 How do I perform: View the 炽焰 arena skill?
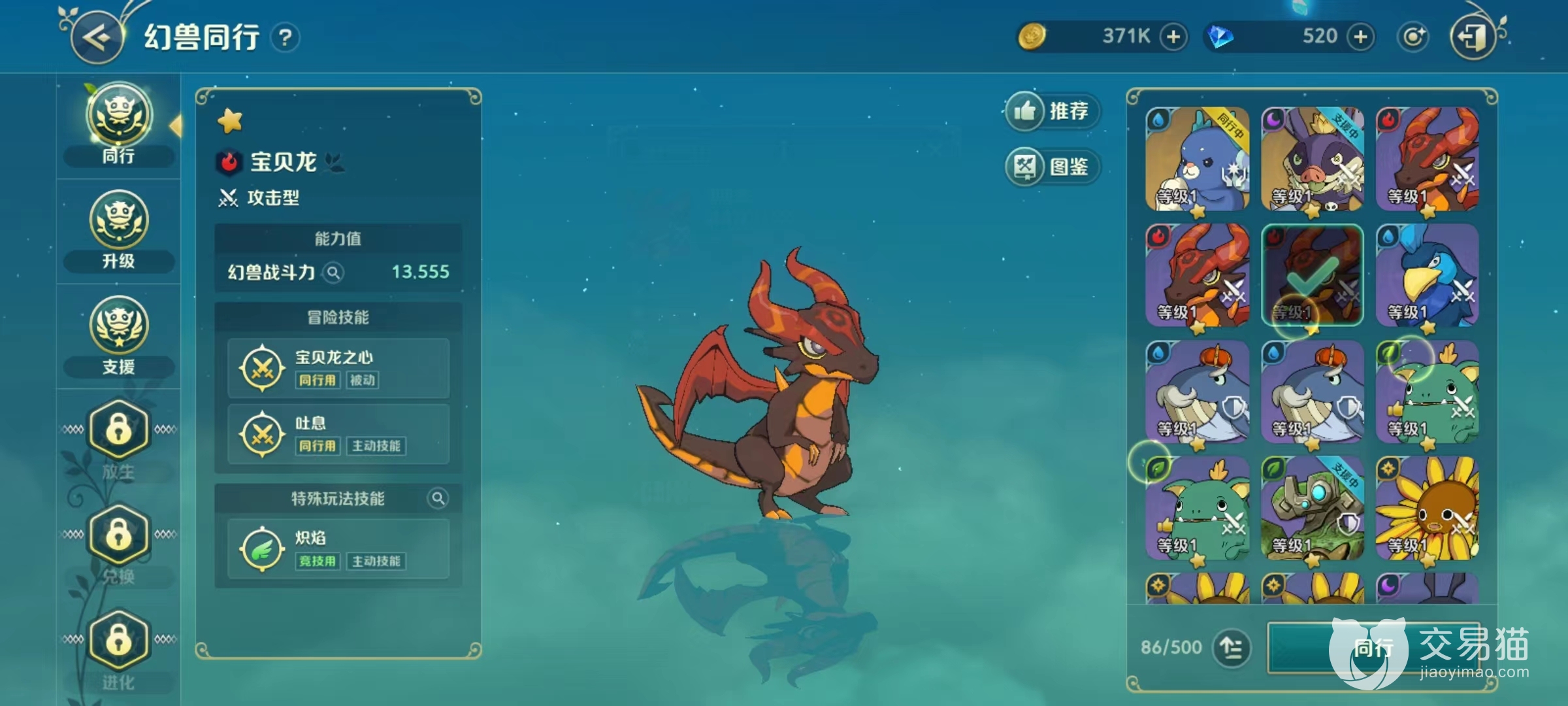pyautogui.click(x=338, y=549)
